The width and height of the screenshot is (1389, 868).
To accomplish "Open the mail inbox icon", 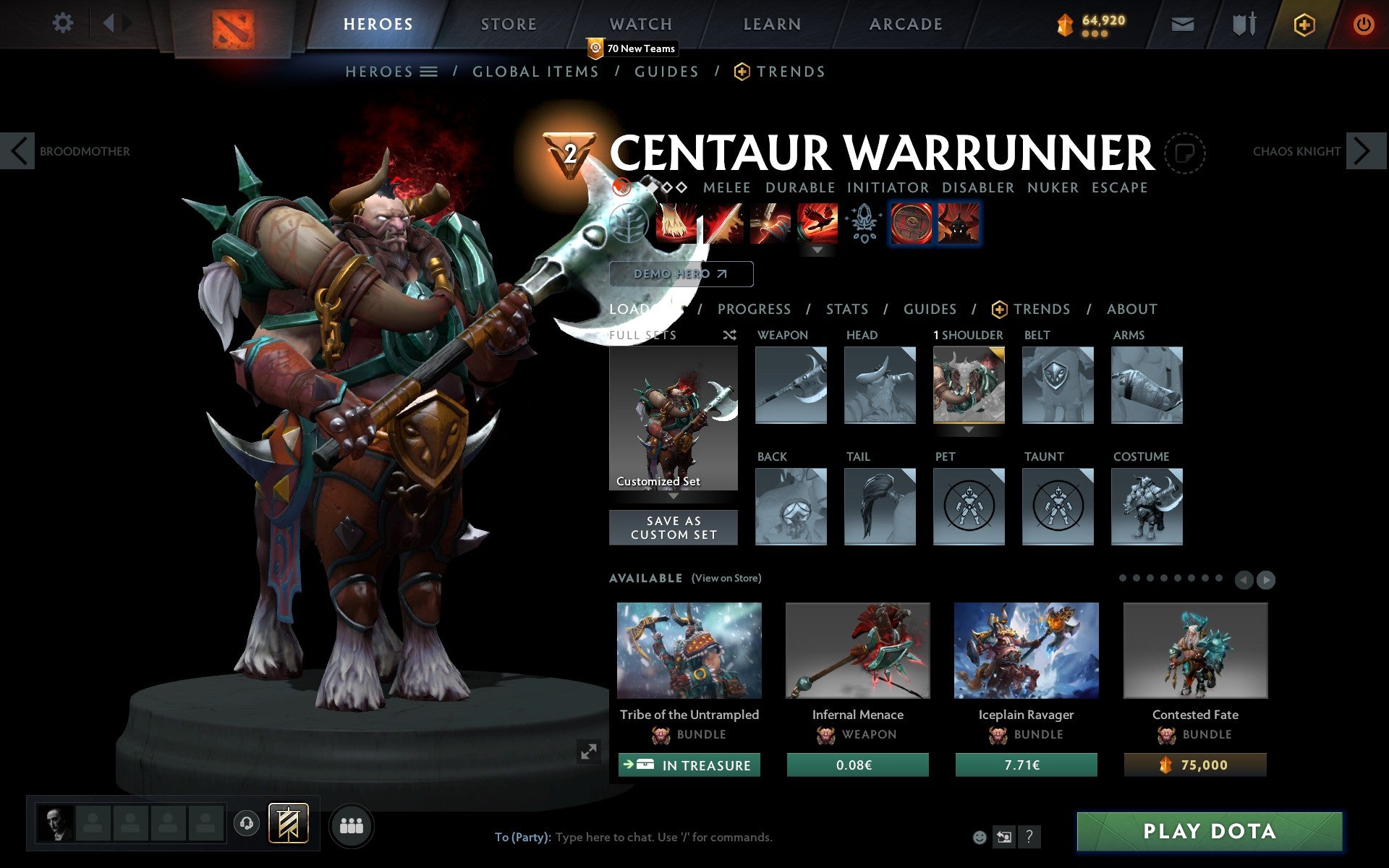I will (1182, 23).
